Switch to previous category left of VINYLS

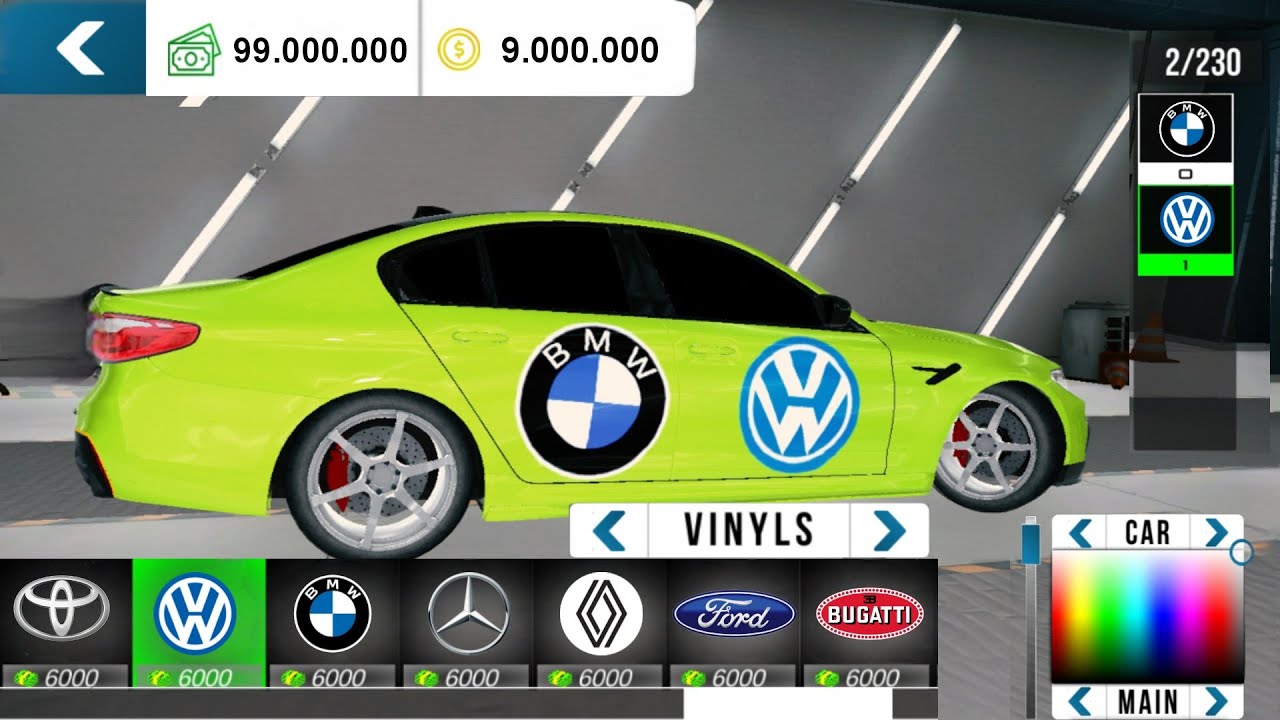click(608, 530)
